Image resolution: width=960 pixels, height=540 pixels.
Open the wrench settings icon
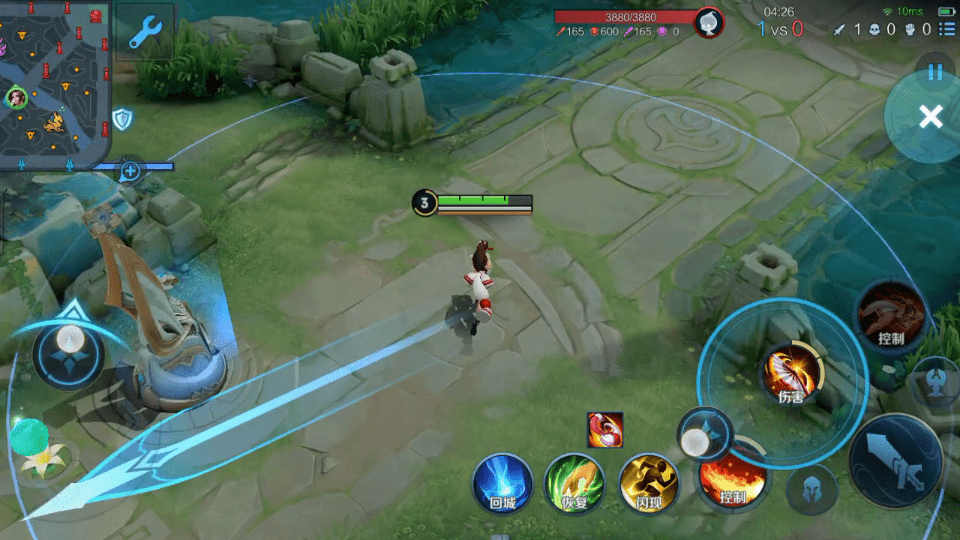[x=145, y=30]
